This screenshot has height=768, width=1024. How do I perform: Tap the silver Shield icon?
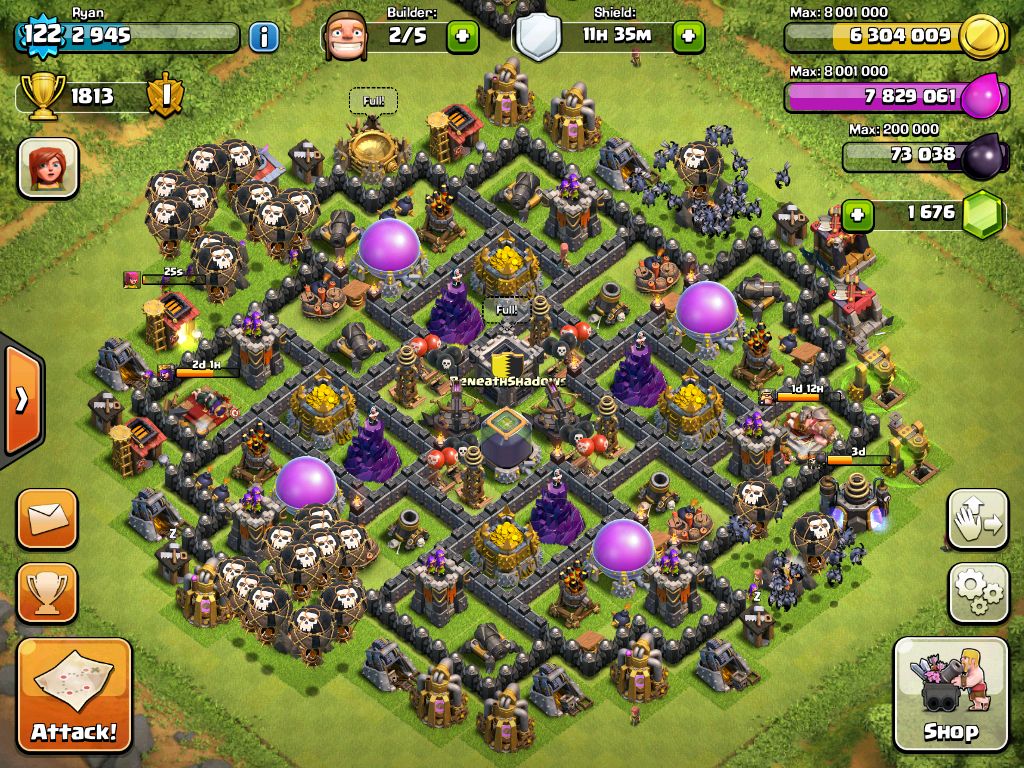(537, 38)
